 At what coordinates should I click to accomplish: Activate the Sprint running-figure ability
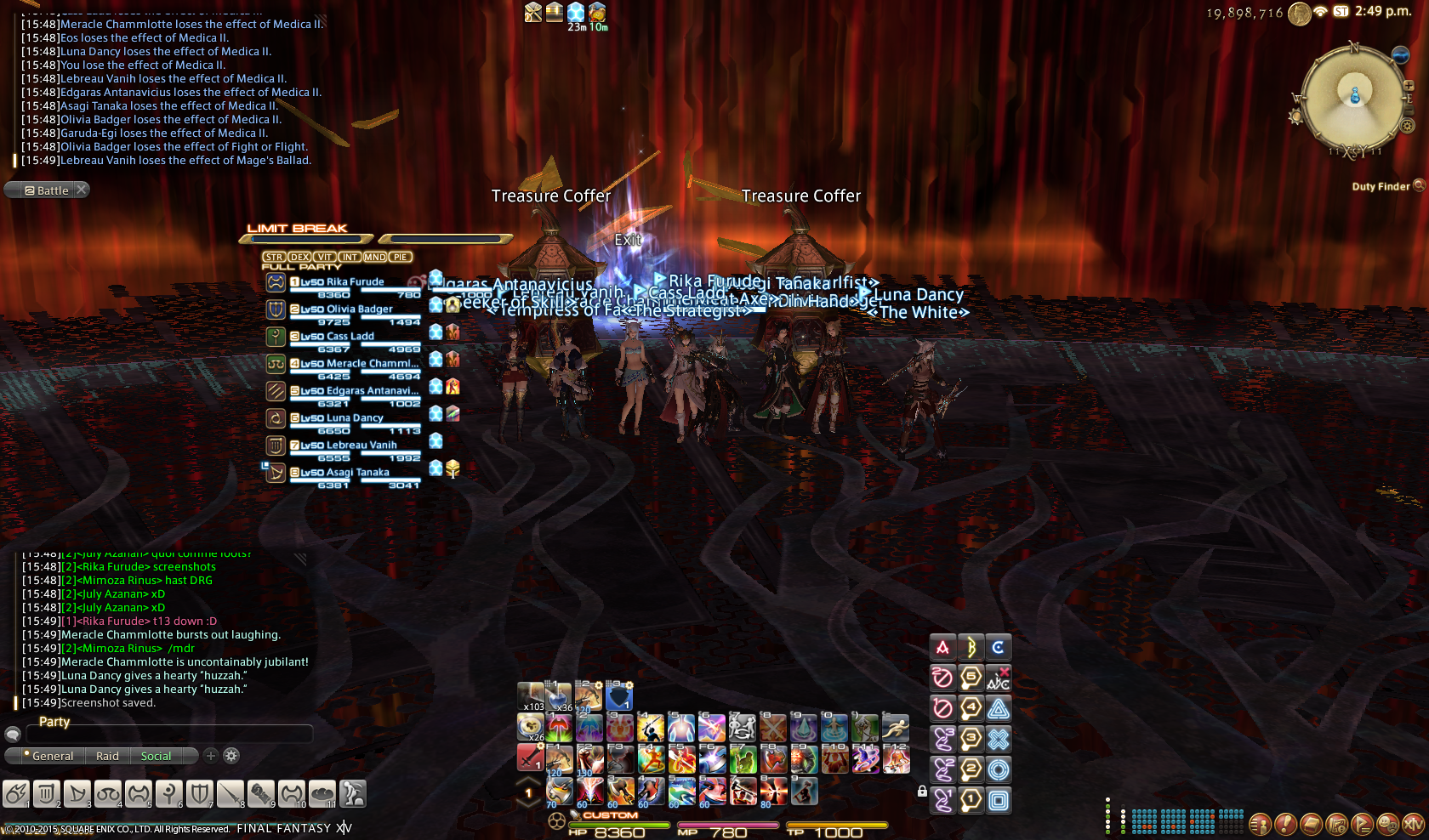pos(895,727)
